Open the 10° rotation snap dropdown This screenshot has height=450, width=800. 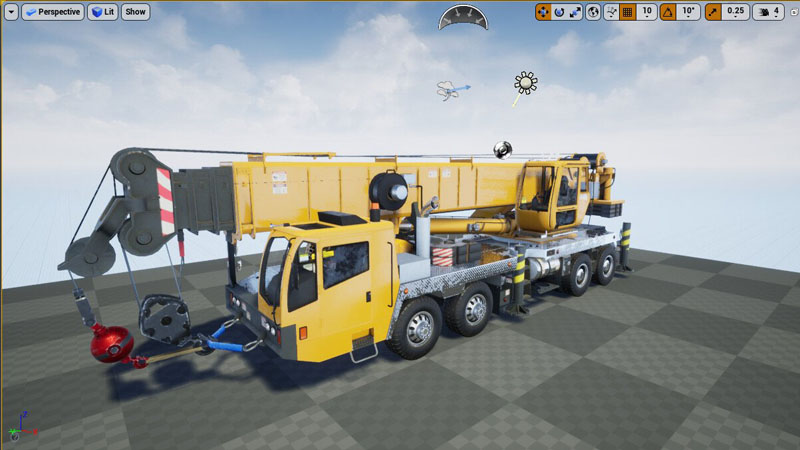coord(688,12)
